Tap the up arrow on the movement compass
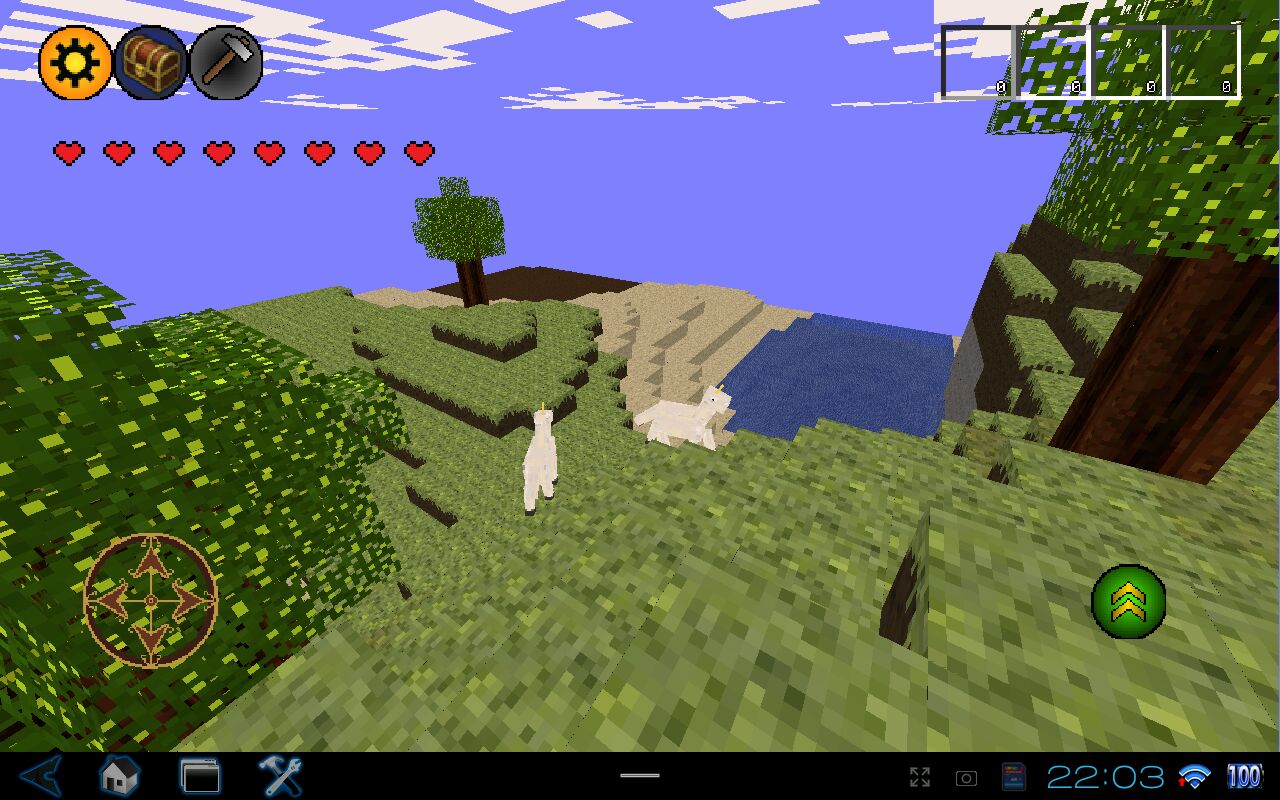The height and width of the screenshot is (800, 1280). pos(150,563)
